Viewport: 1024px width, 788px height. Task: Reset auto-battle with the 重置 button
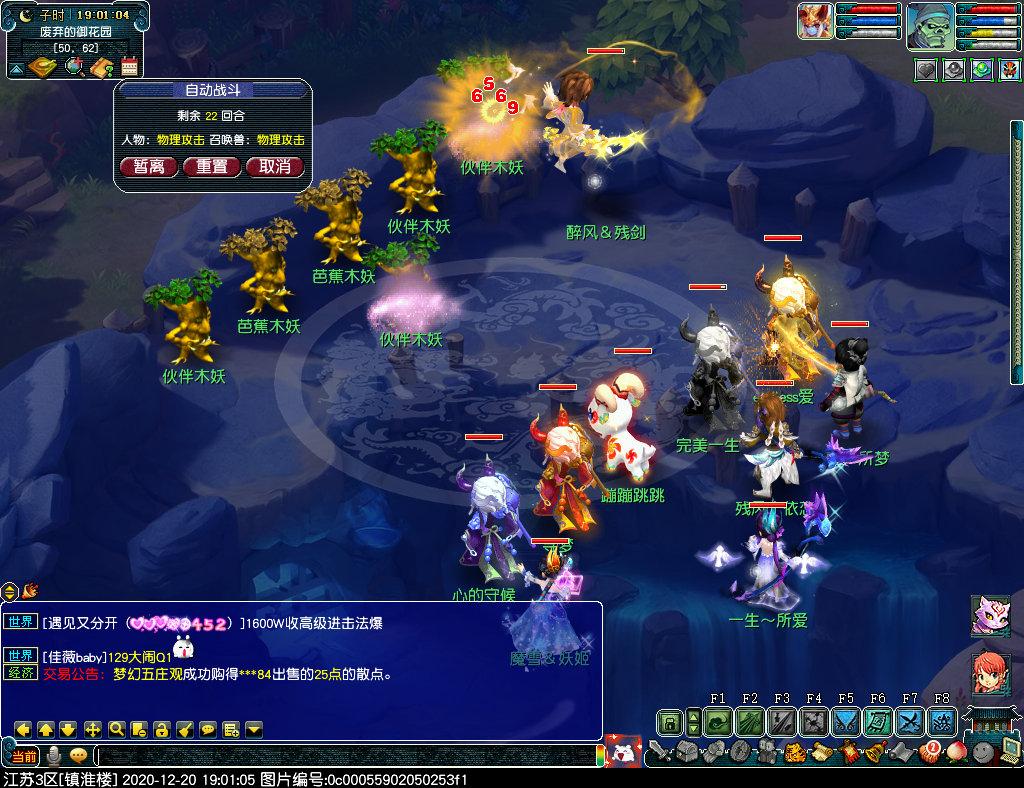(x=211, y=166)
